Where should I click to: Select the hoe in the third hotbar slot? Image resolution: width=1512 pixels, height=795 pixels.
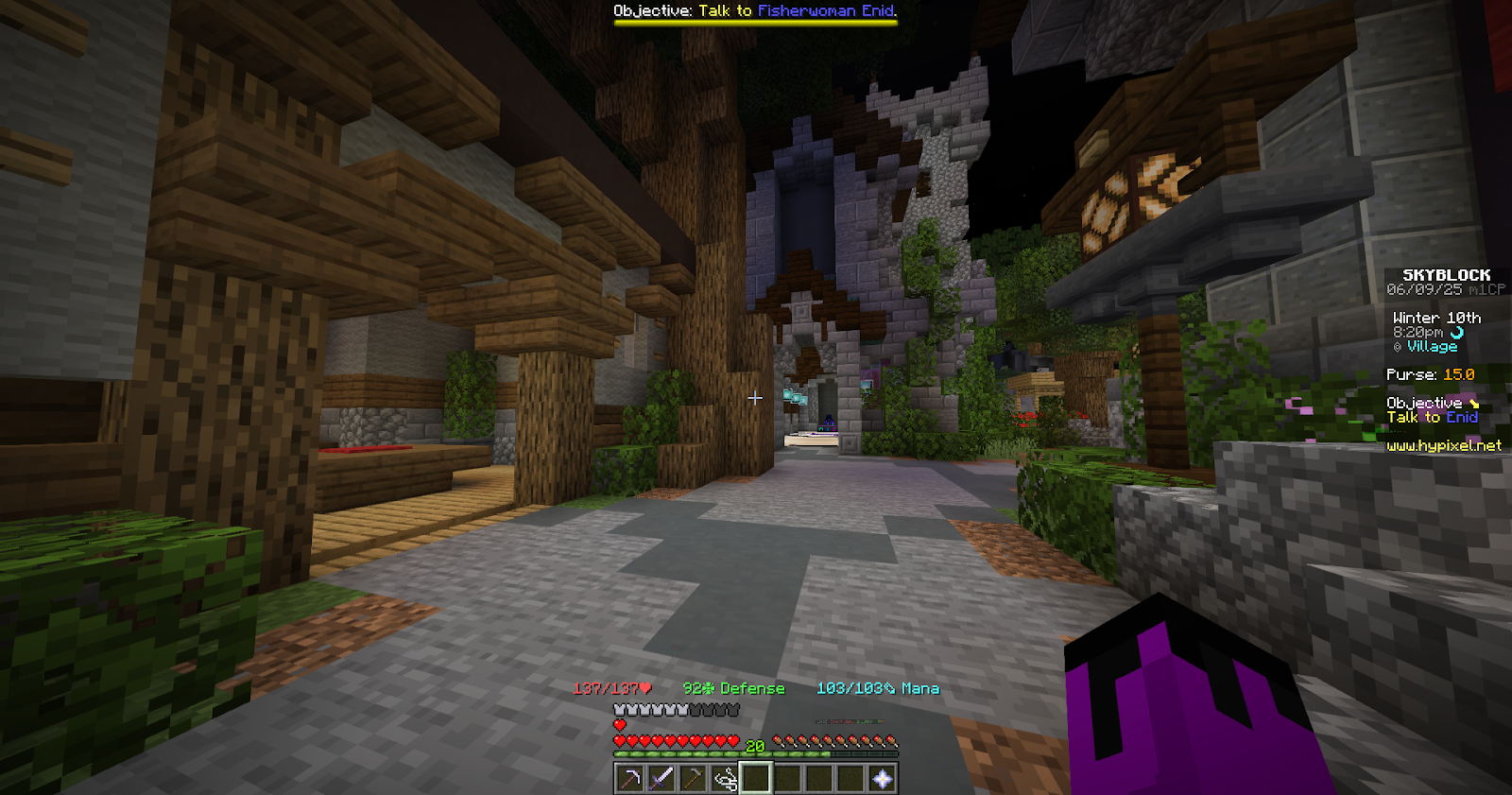coord(693,778)
